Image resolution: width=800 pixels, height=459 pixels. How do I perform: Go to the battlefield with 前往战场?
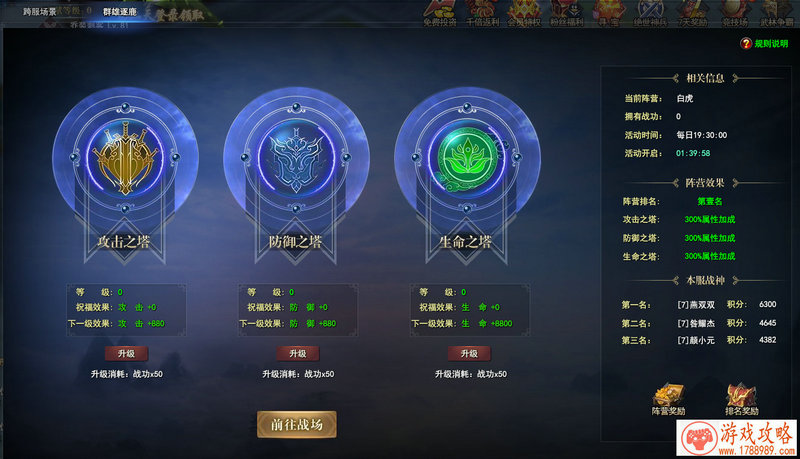click(296, 424)
